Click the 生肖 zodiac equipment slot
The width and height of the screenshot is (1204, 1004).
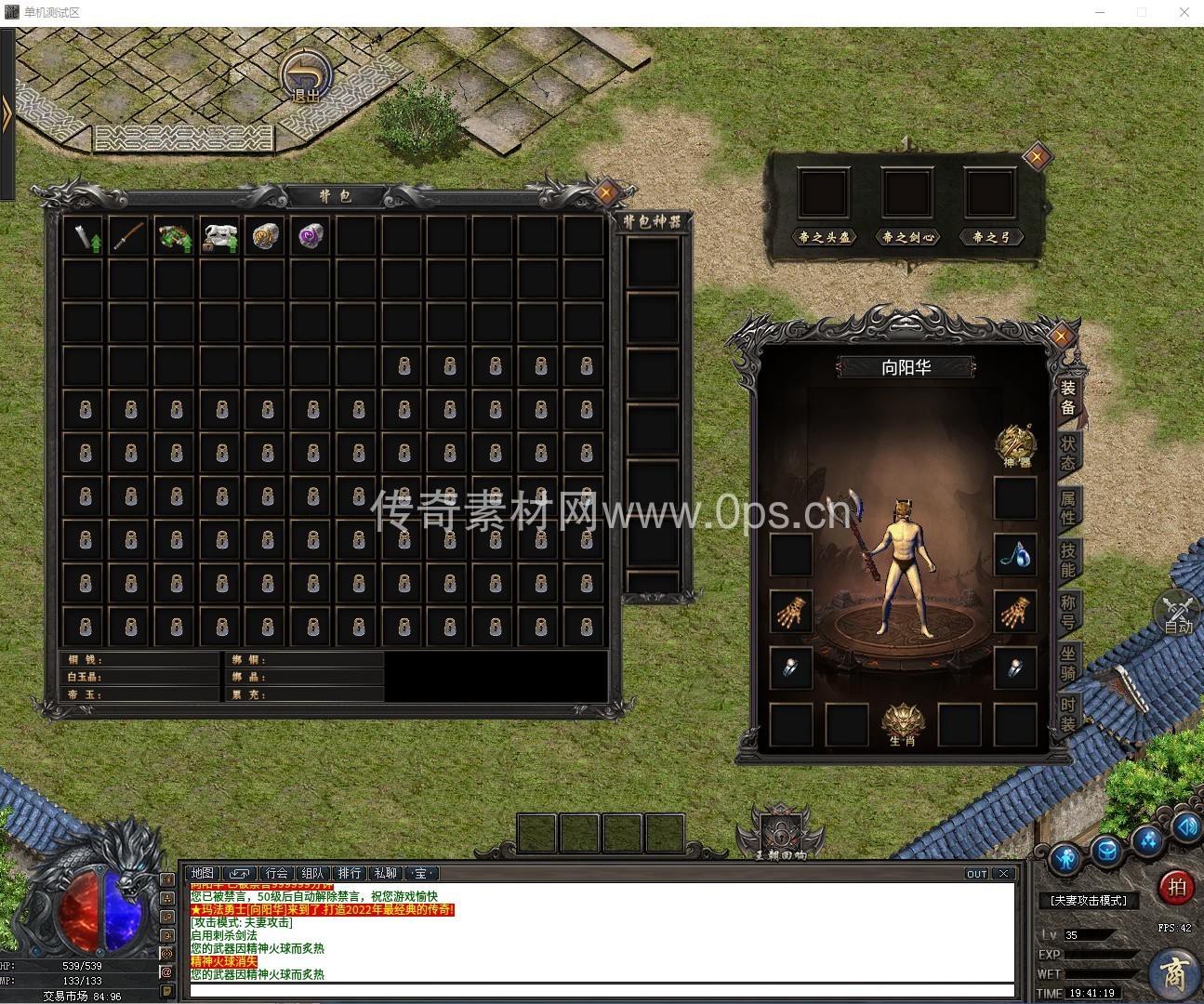[x=902, y=724]
